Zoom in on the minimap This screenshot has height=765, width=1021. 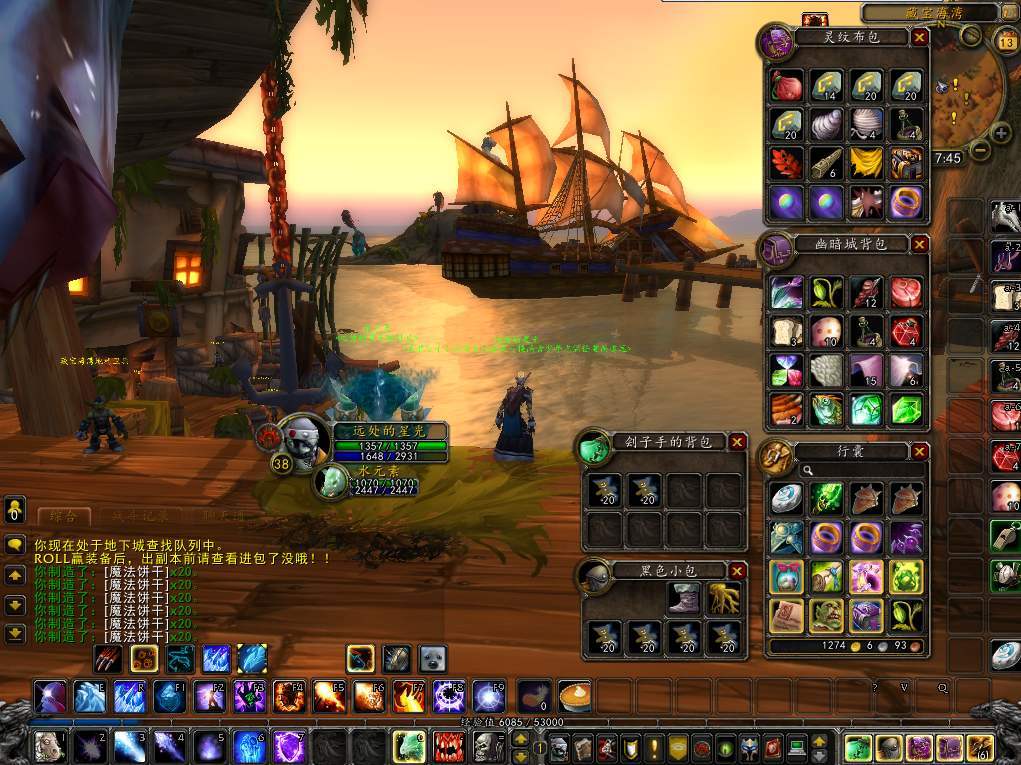(x=1002, y=133)
